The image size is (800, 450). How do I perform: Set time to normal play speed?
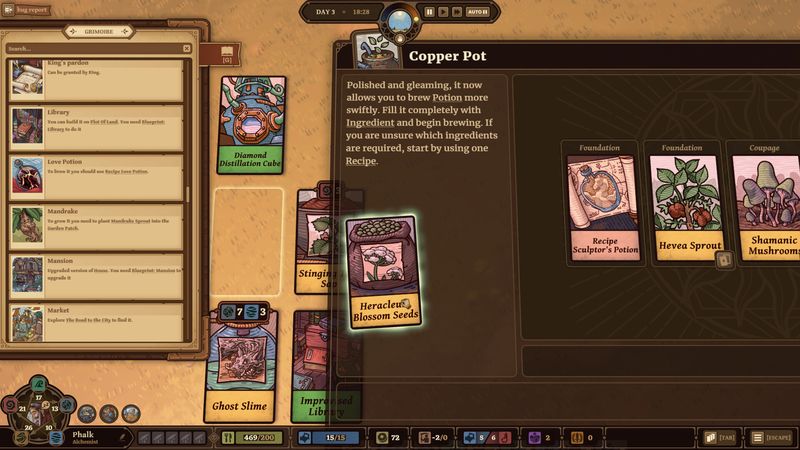pyautogui.click(x=443, y=12)
